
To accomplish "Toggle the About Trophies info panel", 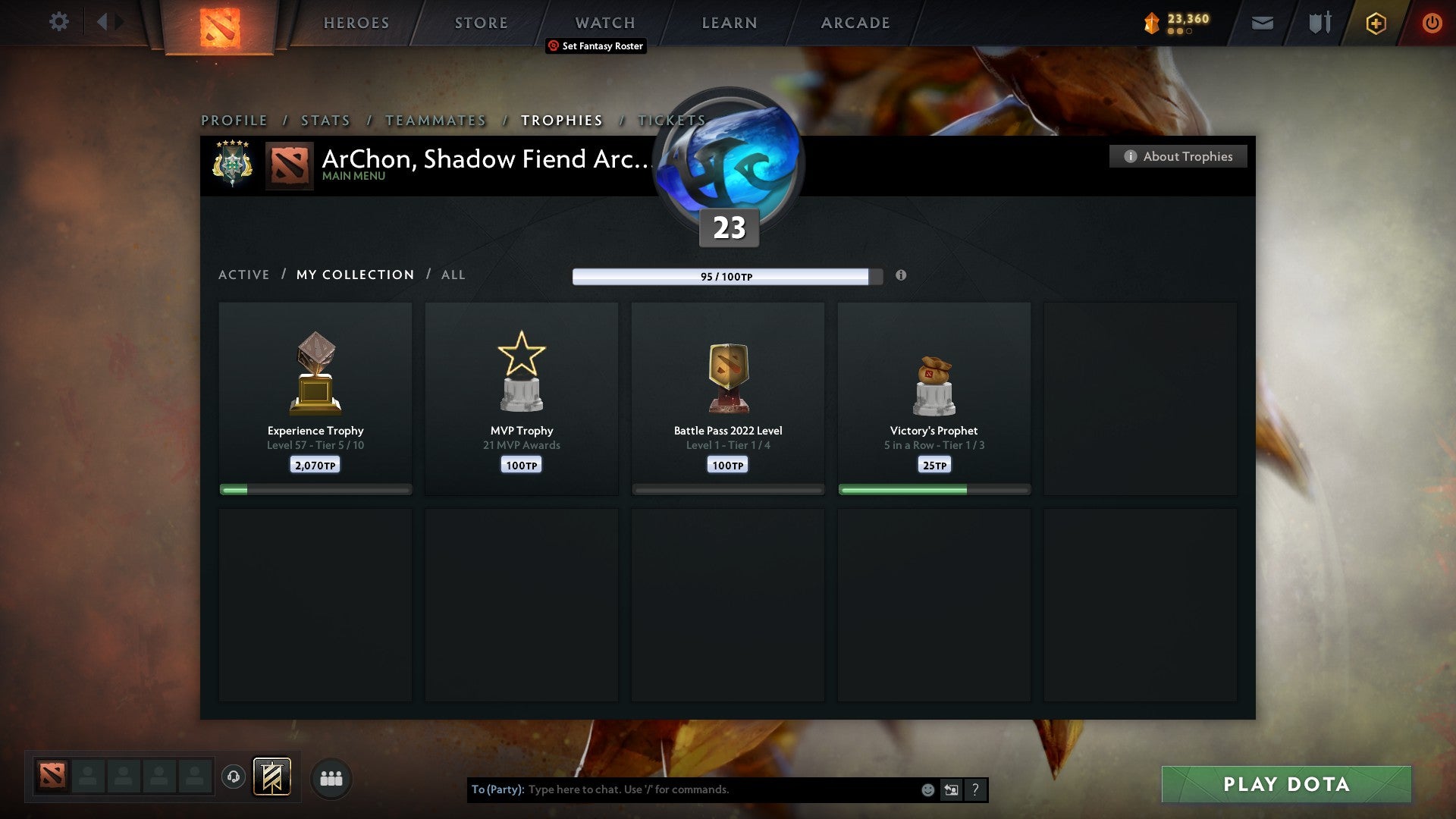I will [1178, 156].
